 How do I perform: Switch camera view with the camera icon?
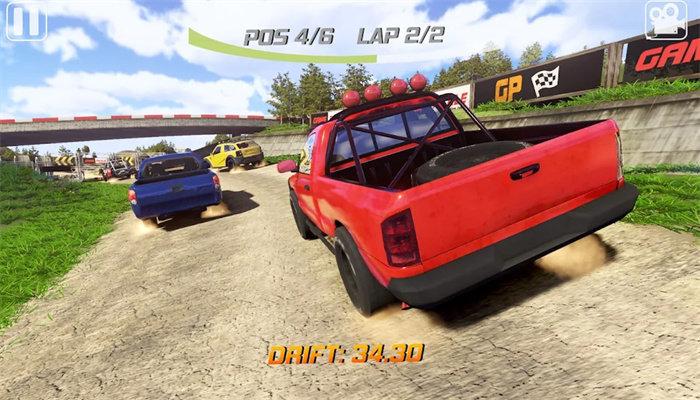coord(665,20)
